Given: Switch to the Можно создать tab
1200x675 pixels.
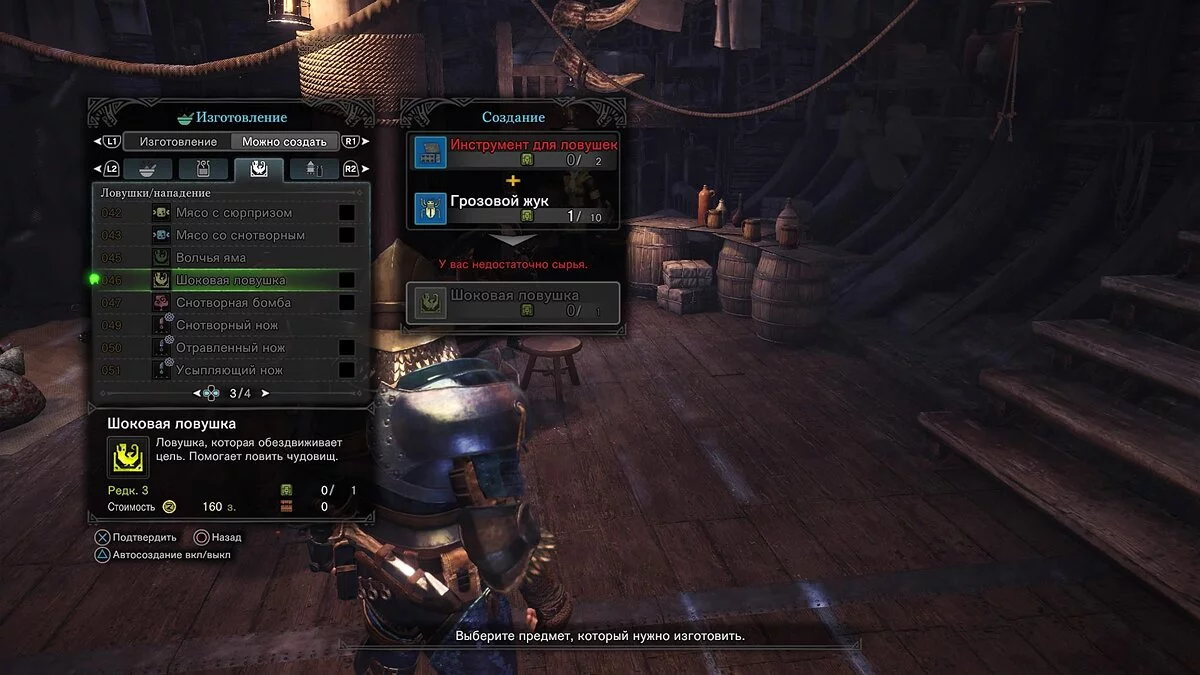Looking at the screenshot, I should [x=284, y=142].
